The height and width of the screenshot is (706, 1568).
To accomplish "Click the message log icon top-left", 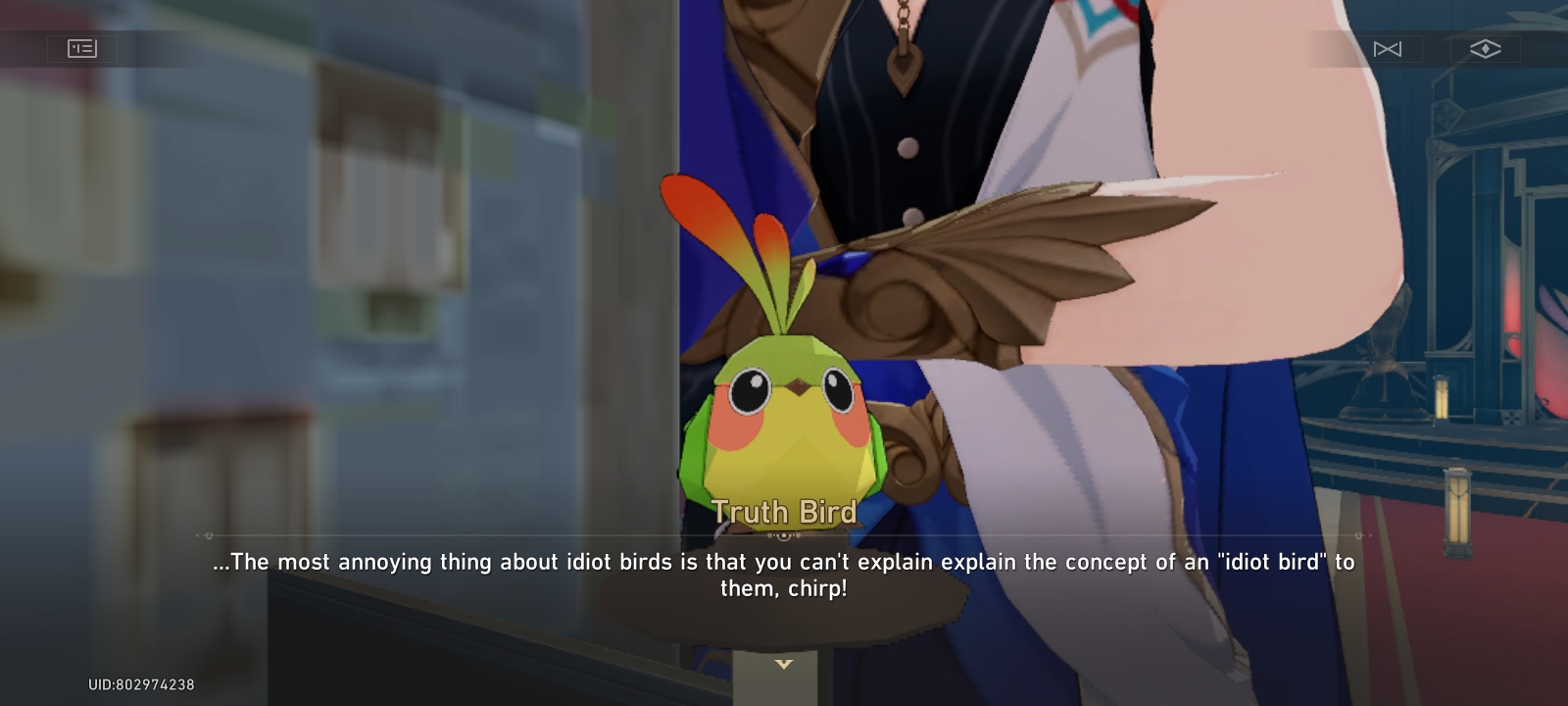I will coord(82,48).
